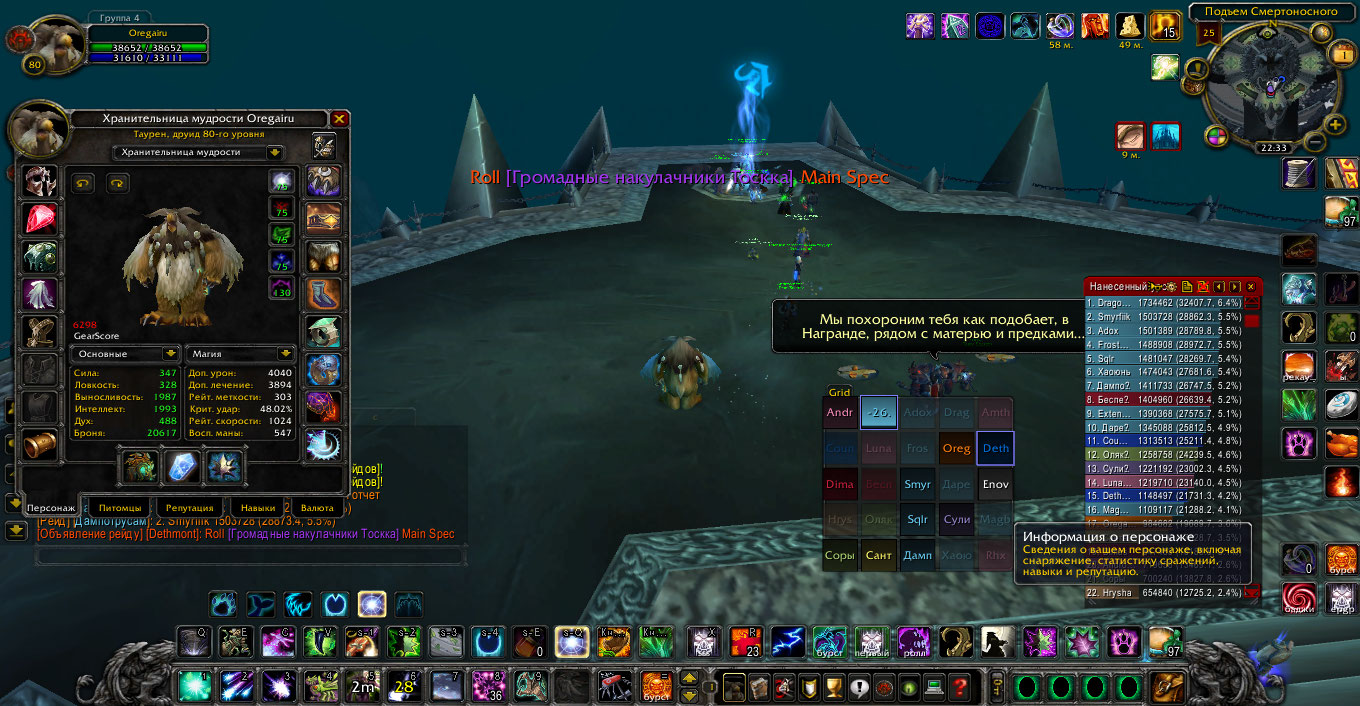Select Smyr in the Grid raid frame
Screen dimensions: 1360x706
918,485
